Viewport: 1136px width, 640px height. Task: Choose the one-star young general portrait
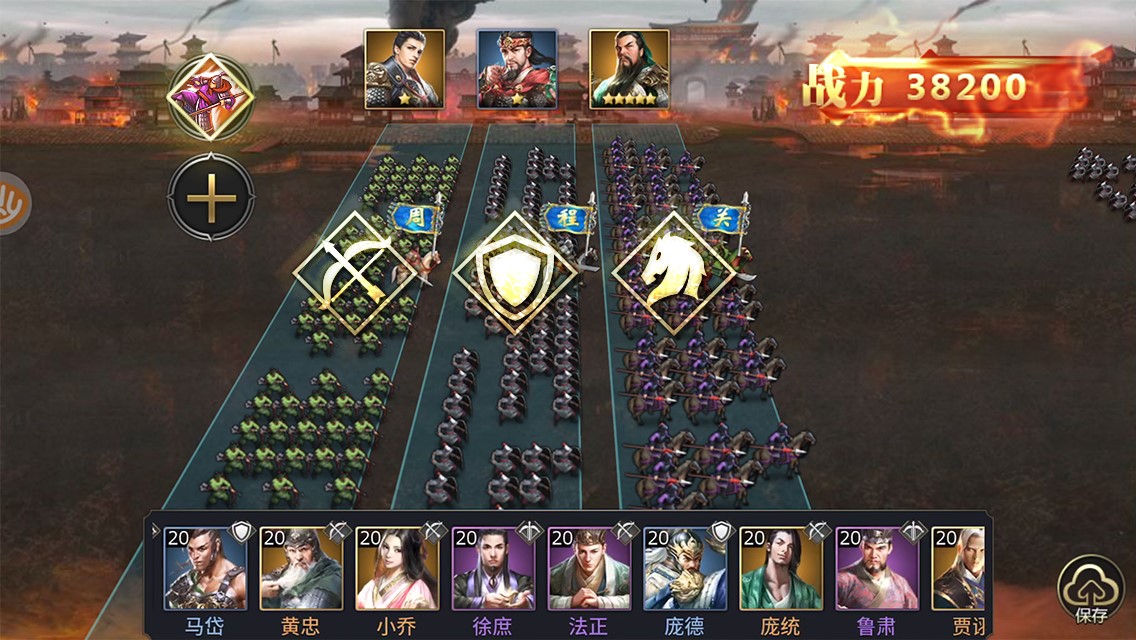(404, 69)
